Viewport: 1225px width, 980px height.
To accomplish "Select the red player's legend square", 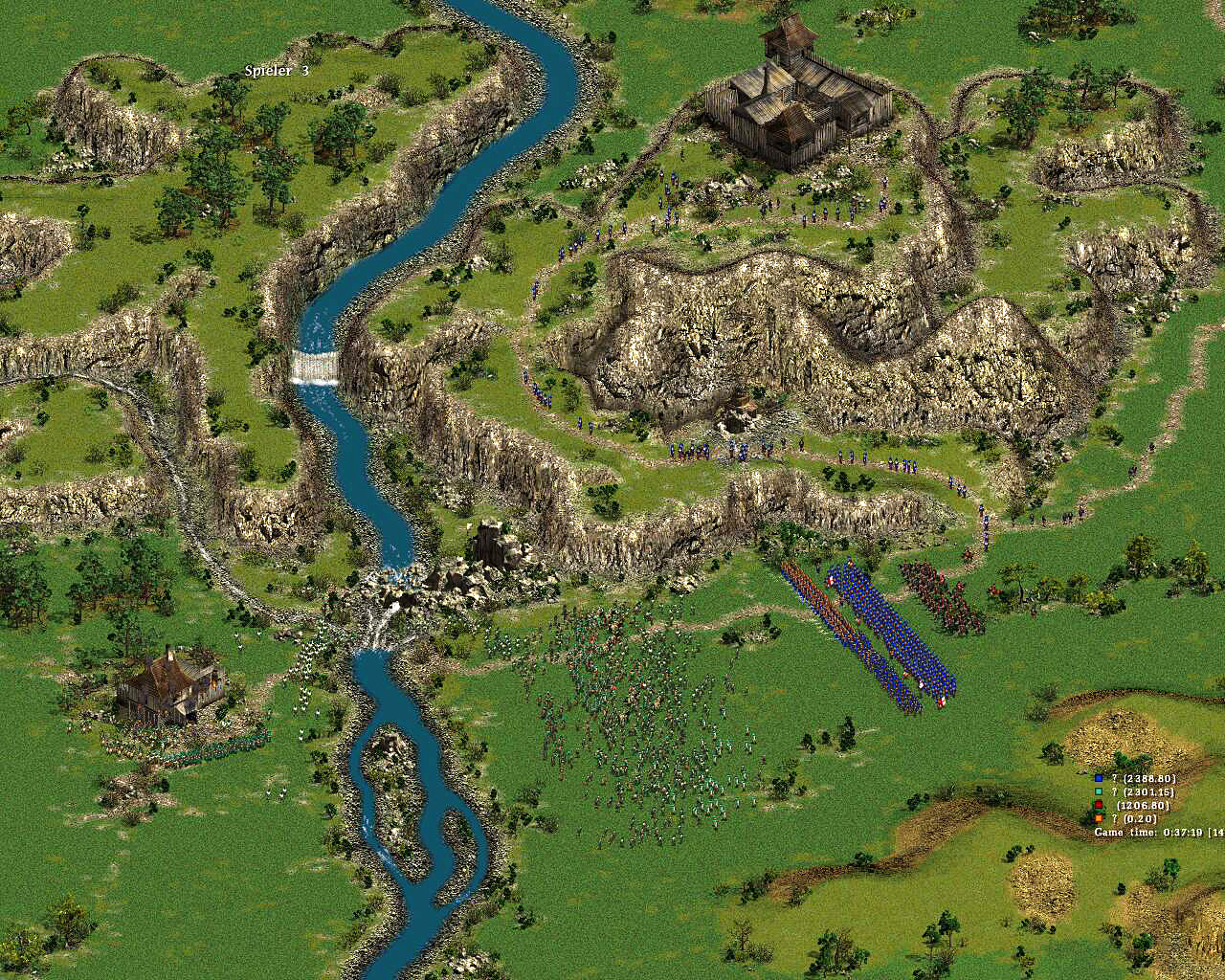I will coord(1098,805).
